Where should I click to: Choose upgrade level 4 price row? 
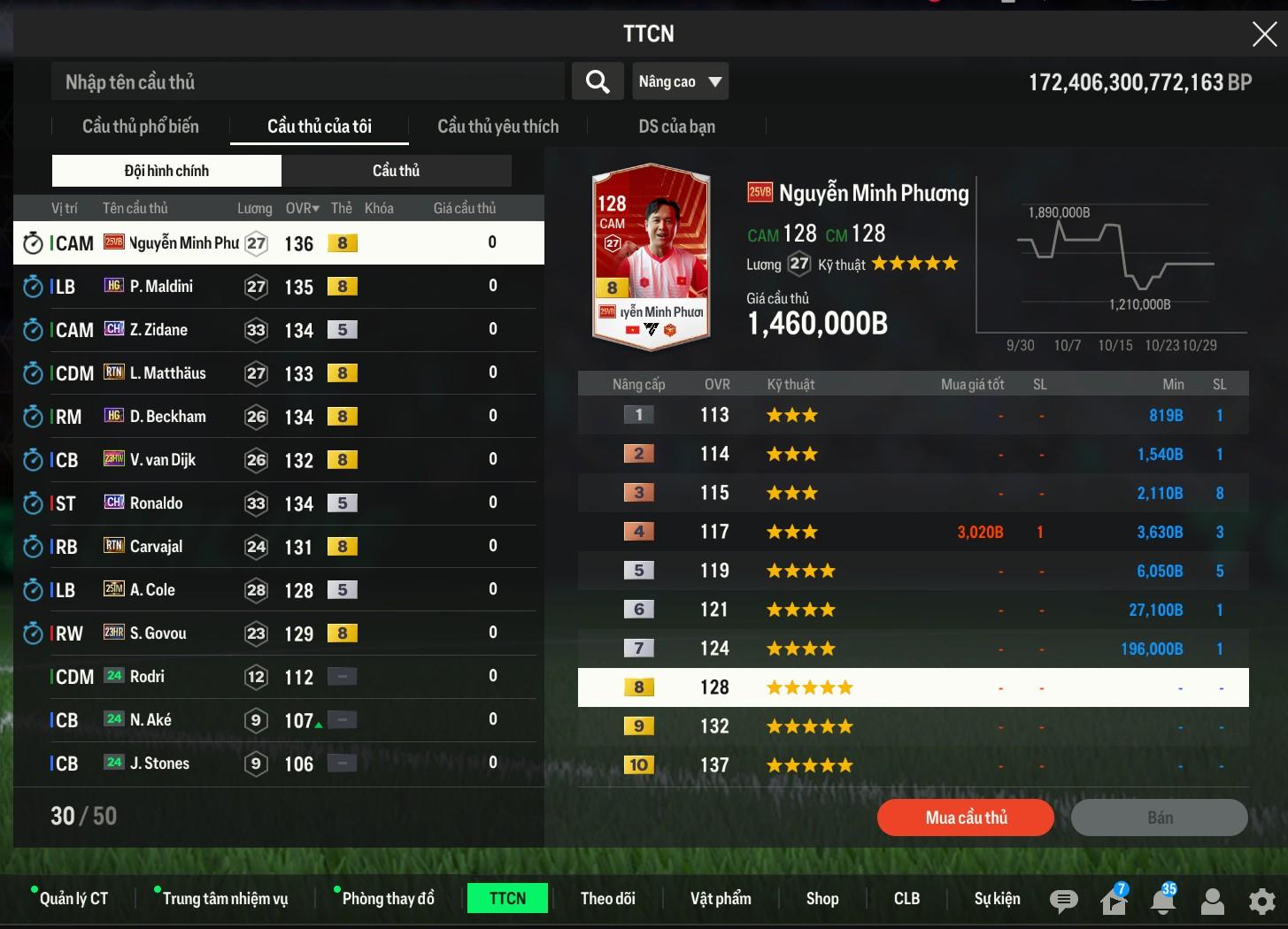pos(913,532)
